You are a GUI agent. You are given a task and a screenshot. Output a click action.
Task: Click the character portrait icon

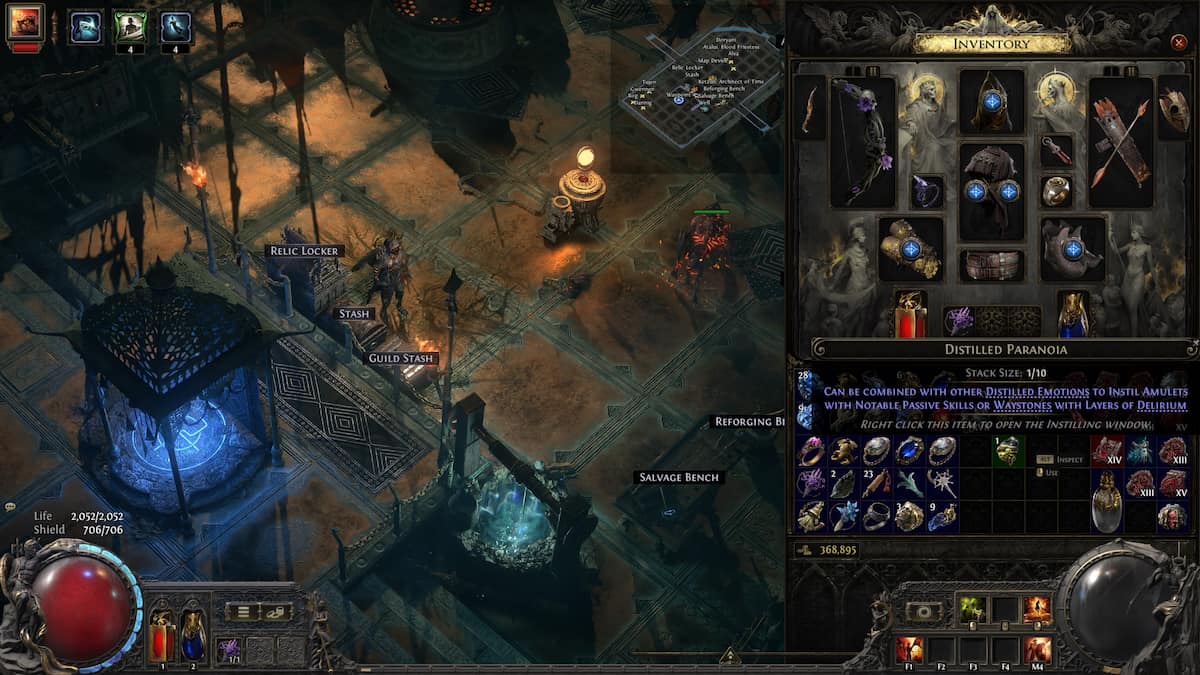click(x=25, y=23)
